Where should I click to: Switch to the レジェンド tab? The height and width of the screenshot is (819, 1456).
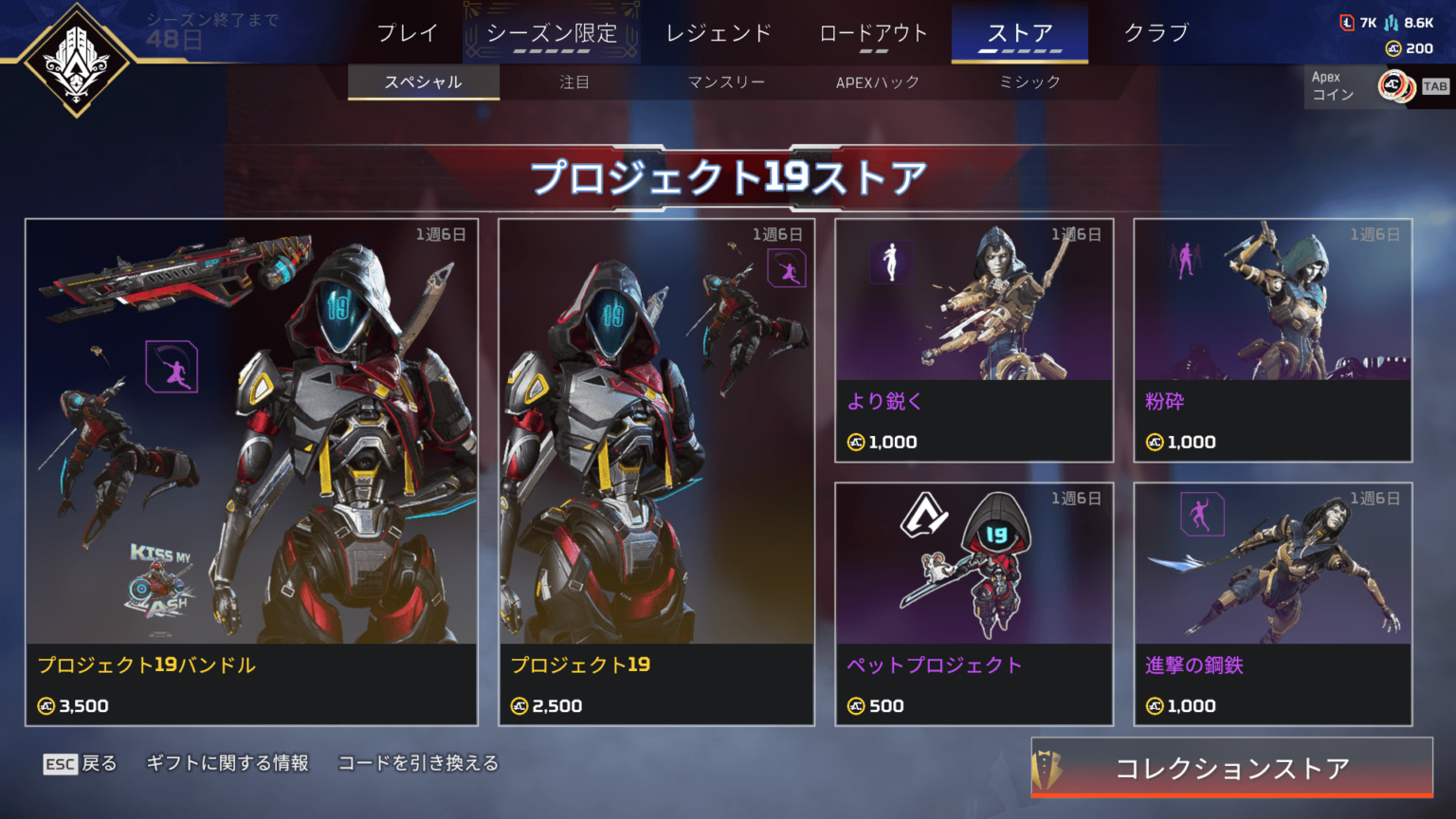(720, 31)
